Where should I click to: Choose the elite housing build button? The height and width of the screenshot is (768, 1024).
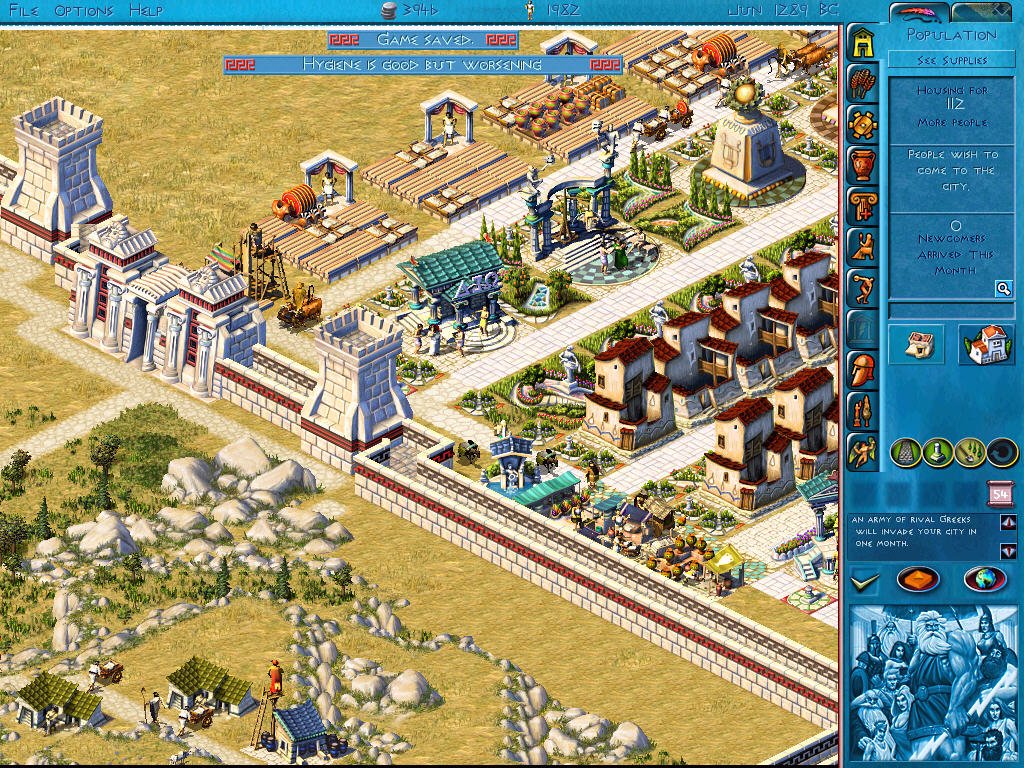[x=985, y=344]
